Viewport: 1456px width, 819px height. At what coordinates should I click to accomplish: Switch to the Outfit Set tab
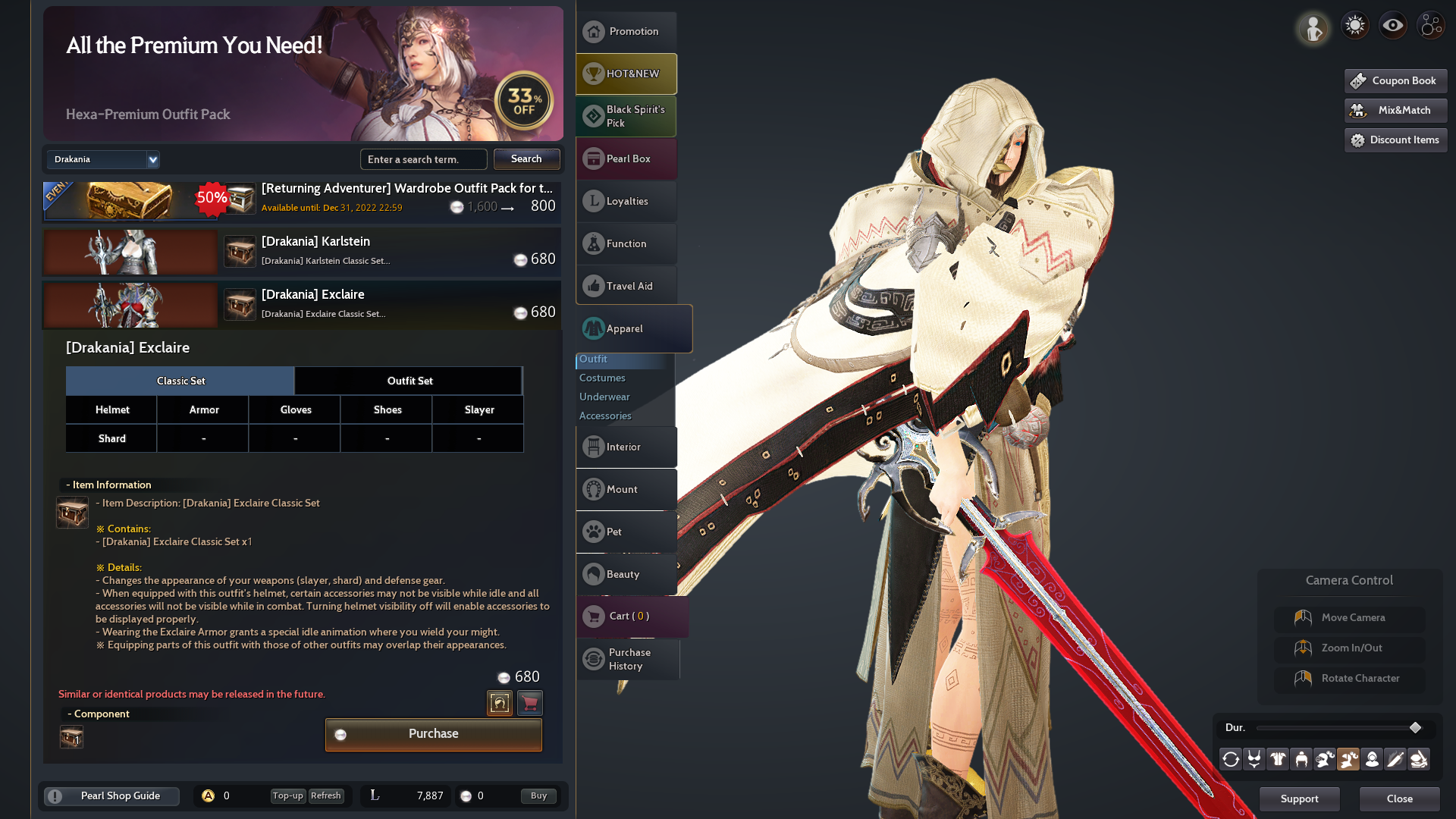[x=409, y=381]
